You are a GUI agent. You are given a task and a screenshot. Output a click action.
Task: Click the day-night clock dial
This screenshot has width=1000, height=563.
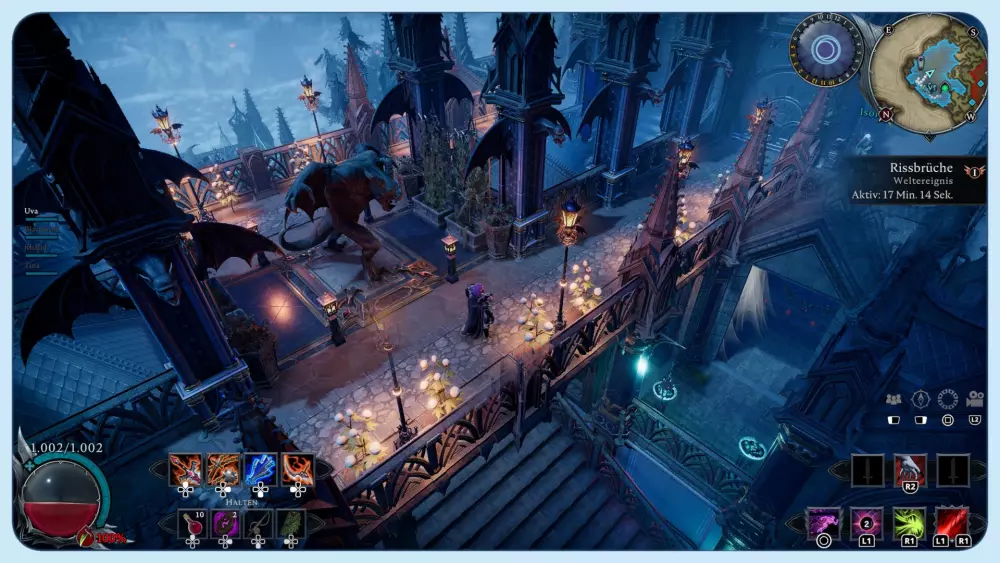click(x=825, y=49)
